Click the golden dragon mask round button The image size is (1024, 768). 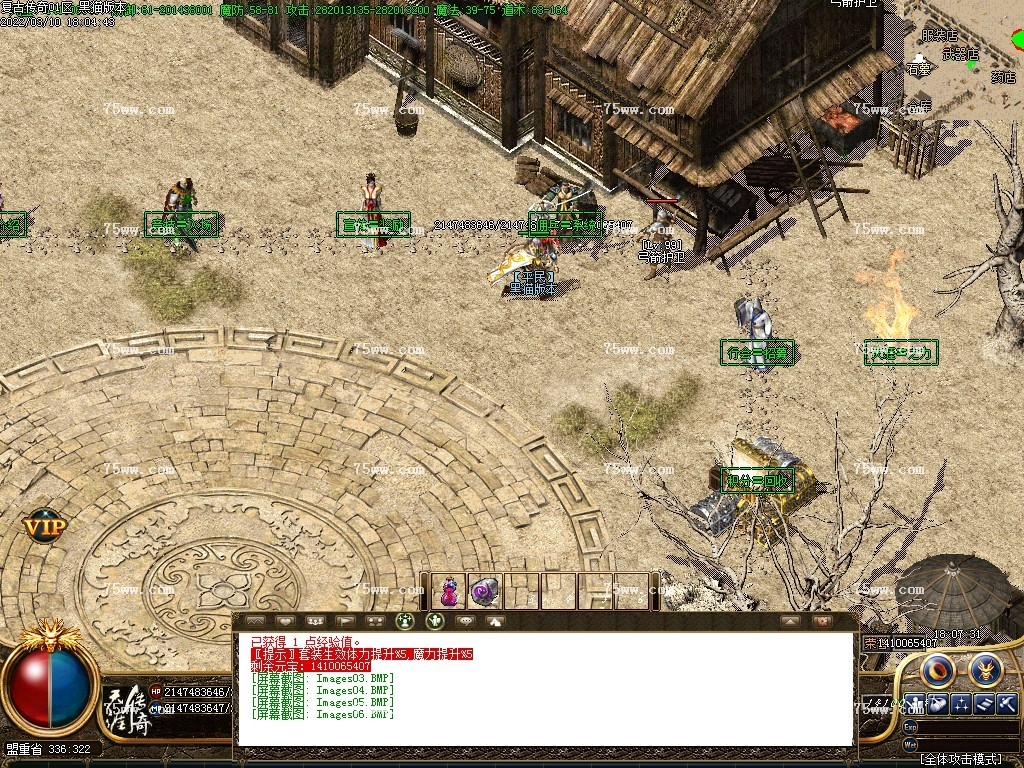pyautogui.click(x=985, y=669)
